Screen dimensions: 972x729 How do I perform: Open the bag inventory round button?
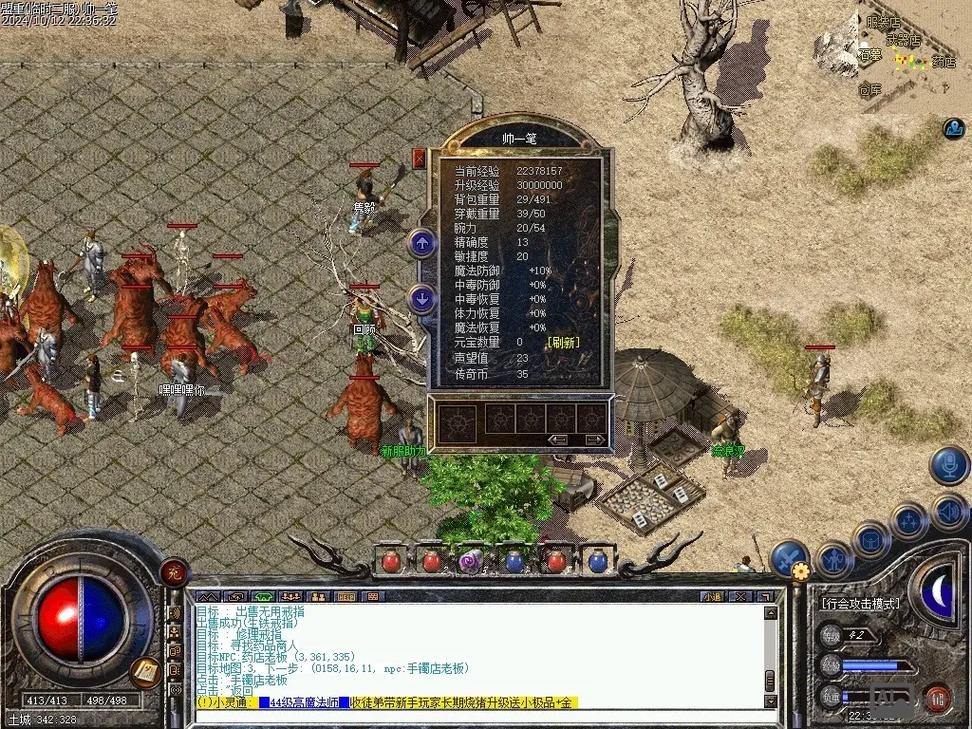click(x=871, y=539)
